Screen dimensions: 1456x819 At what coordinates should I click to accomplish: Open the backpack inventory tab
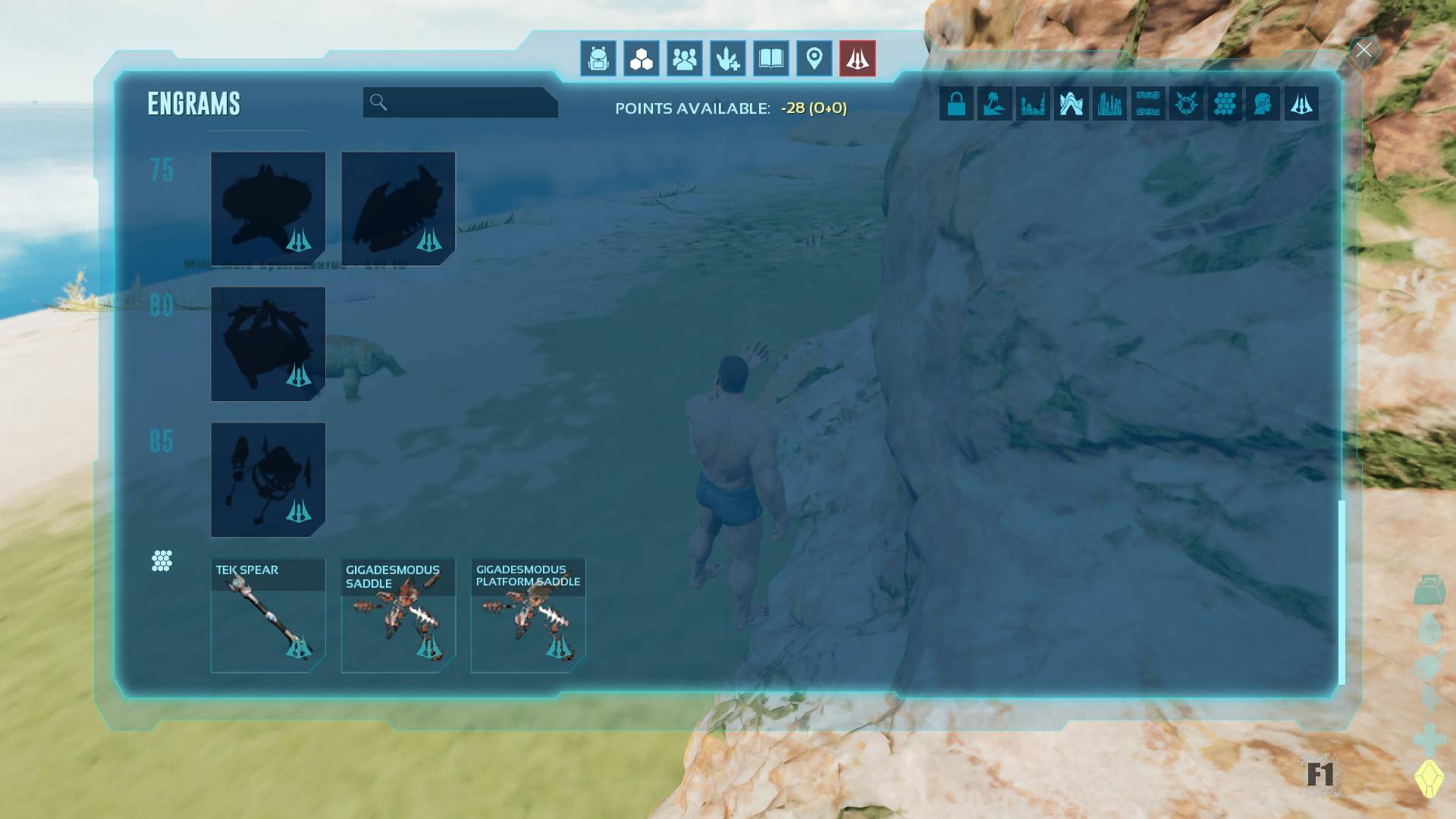(x=598, y=58)
